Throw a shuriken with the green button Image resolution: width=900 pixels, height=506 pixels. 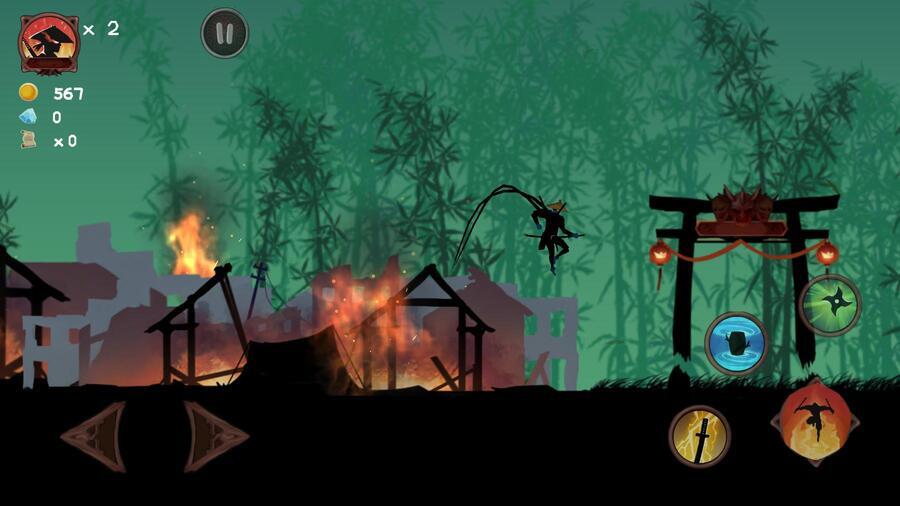point(829,305)
